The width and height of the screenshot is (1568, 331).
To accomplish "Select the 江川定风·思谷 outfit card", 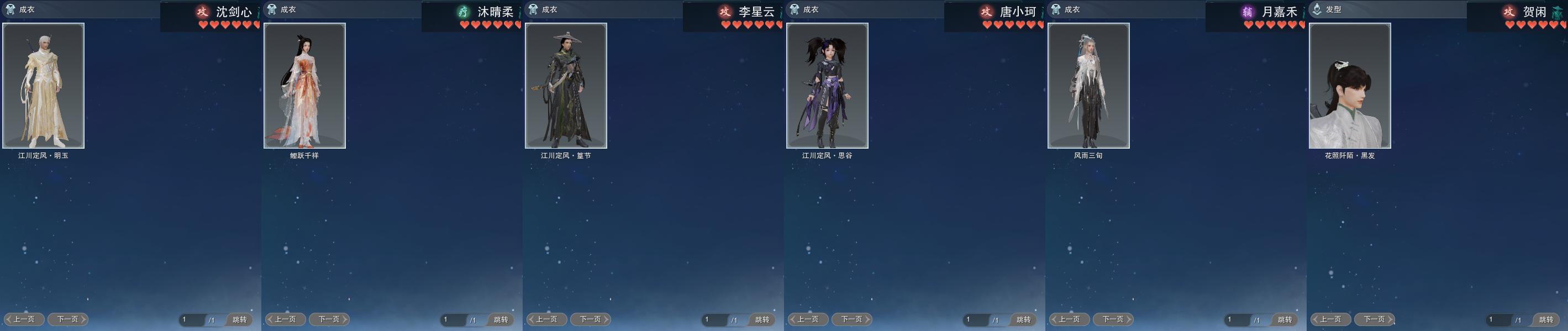I will (x=827, y=86).
